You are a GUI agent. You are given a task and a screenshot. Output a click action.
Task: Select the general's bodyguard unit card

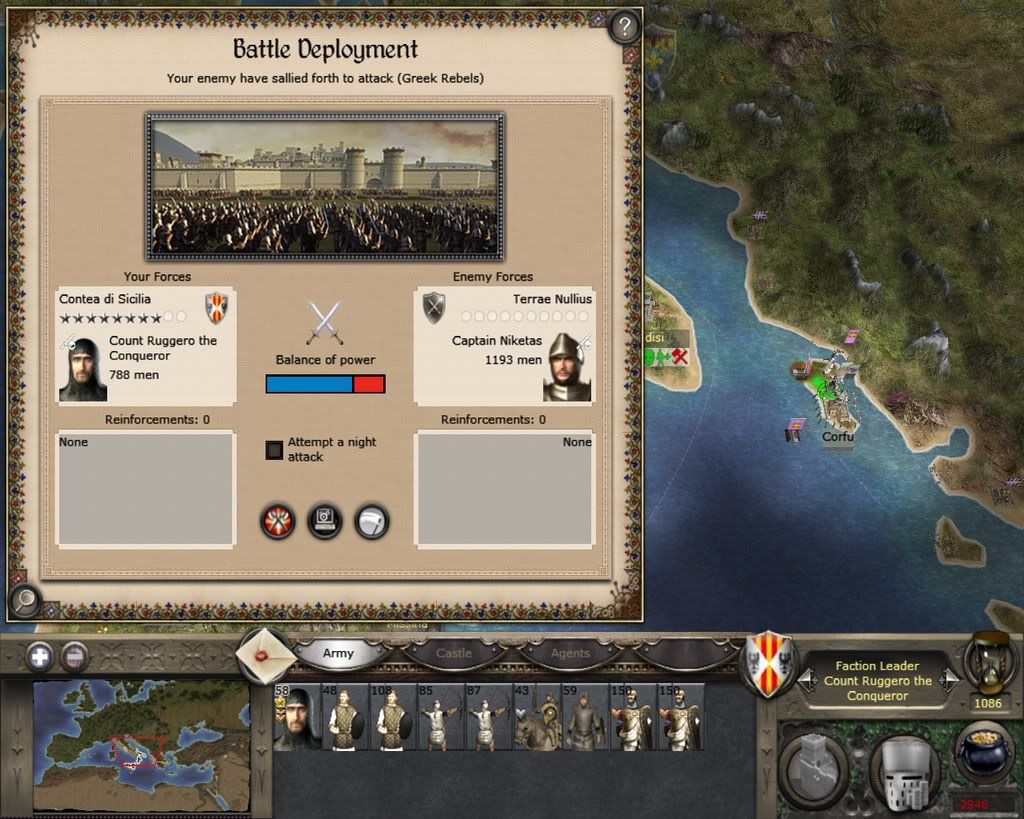click(x=296, y=718)
